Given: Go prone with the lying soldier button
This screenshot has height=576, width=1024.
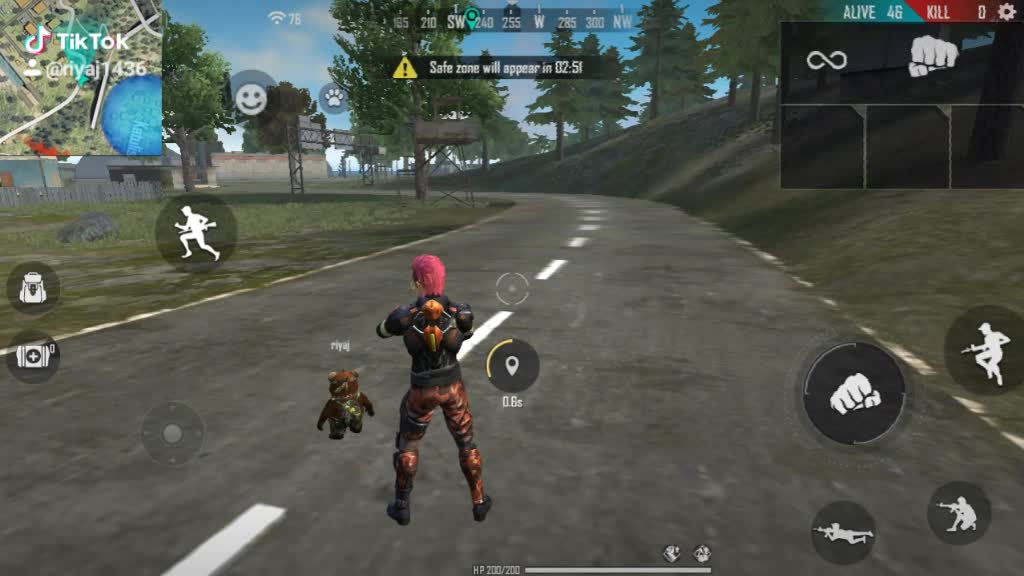Looking at the screenshot, I should (843, 532).
